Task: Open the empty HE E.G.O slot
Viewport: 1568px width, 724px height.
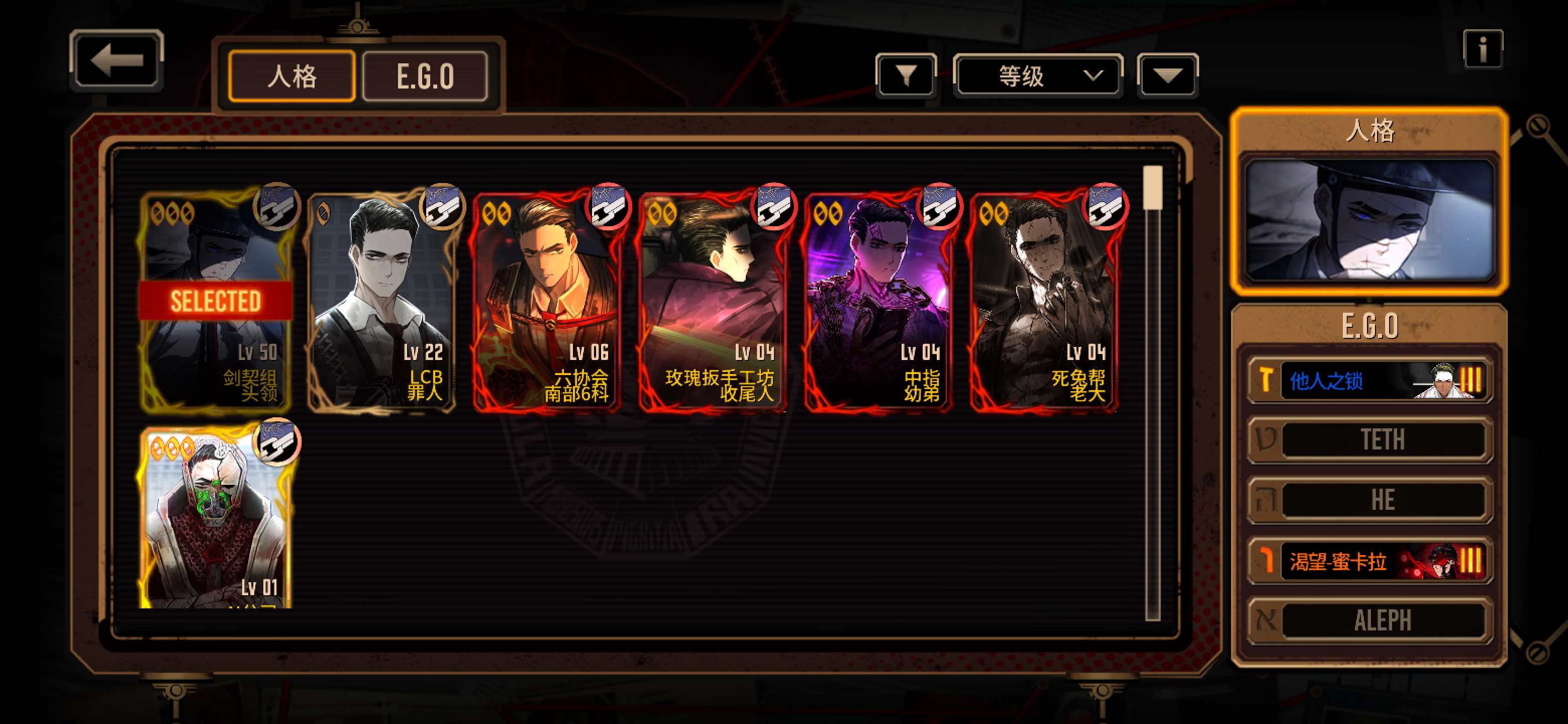Action: pos(1369,500)
